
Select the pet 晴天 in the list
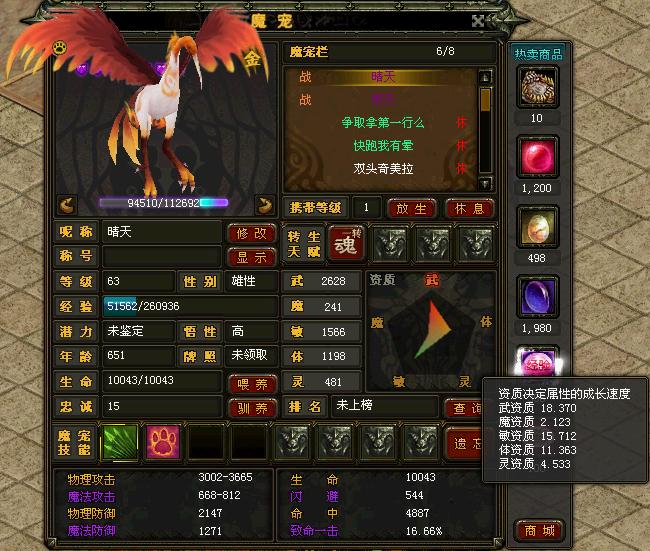point(383,78)
